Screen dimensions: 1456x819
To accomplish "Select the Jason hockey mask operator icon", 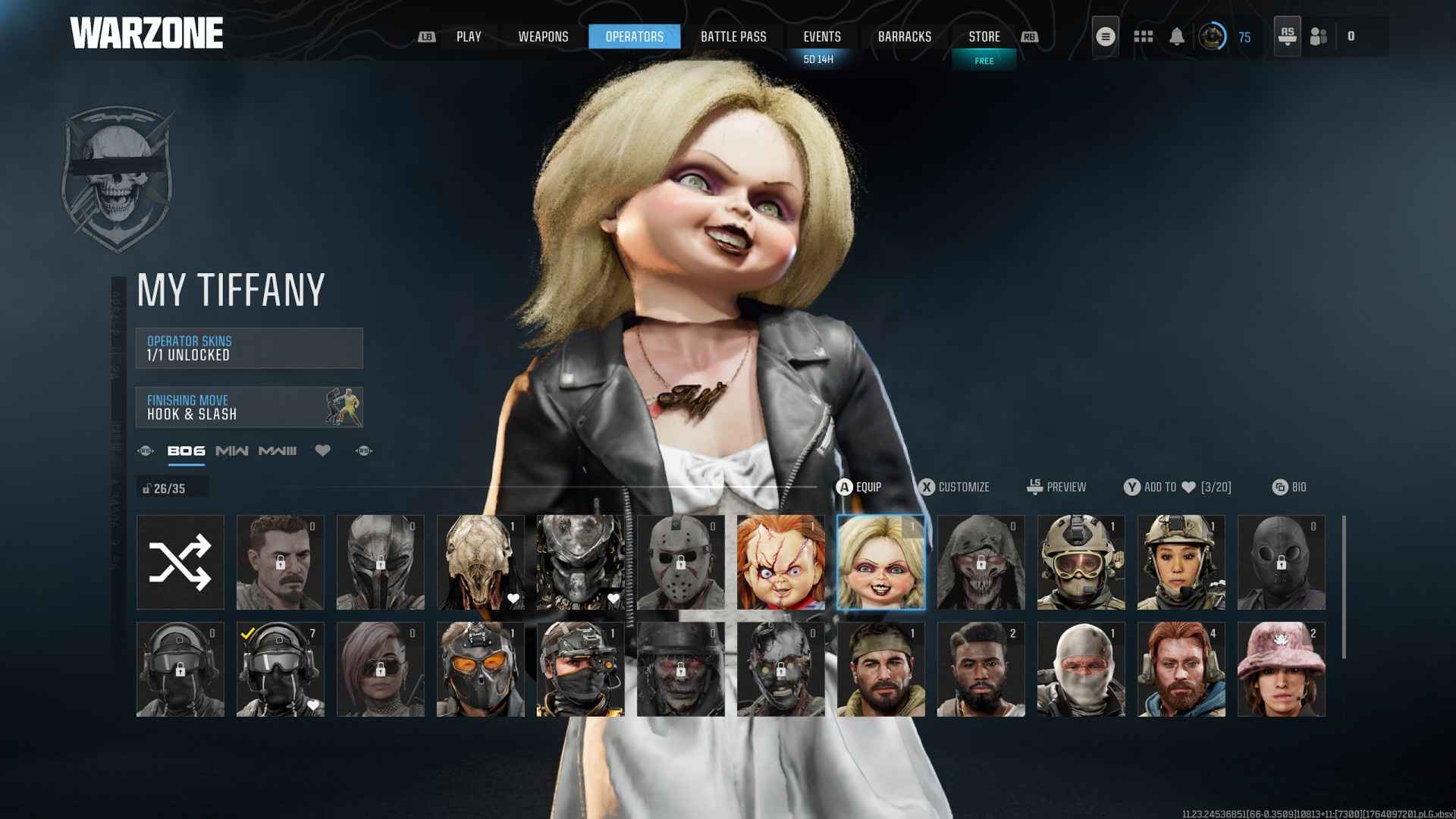I will pos(679,561).
